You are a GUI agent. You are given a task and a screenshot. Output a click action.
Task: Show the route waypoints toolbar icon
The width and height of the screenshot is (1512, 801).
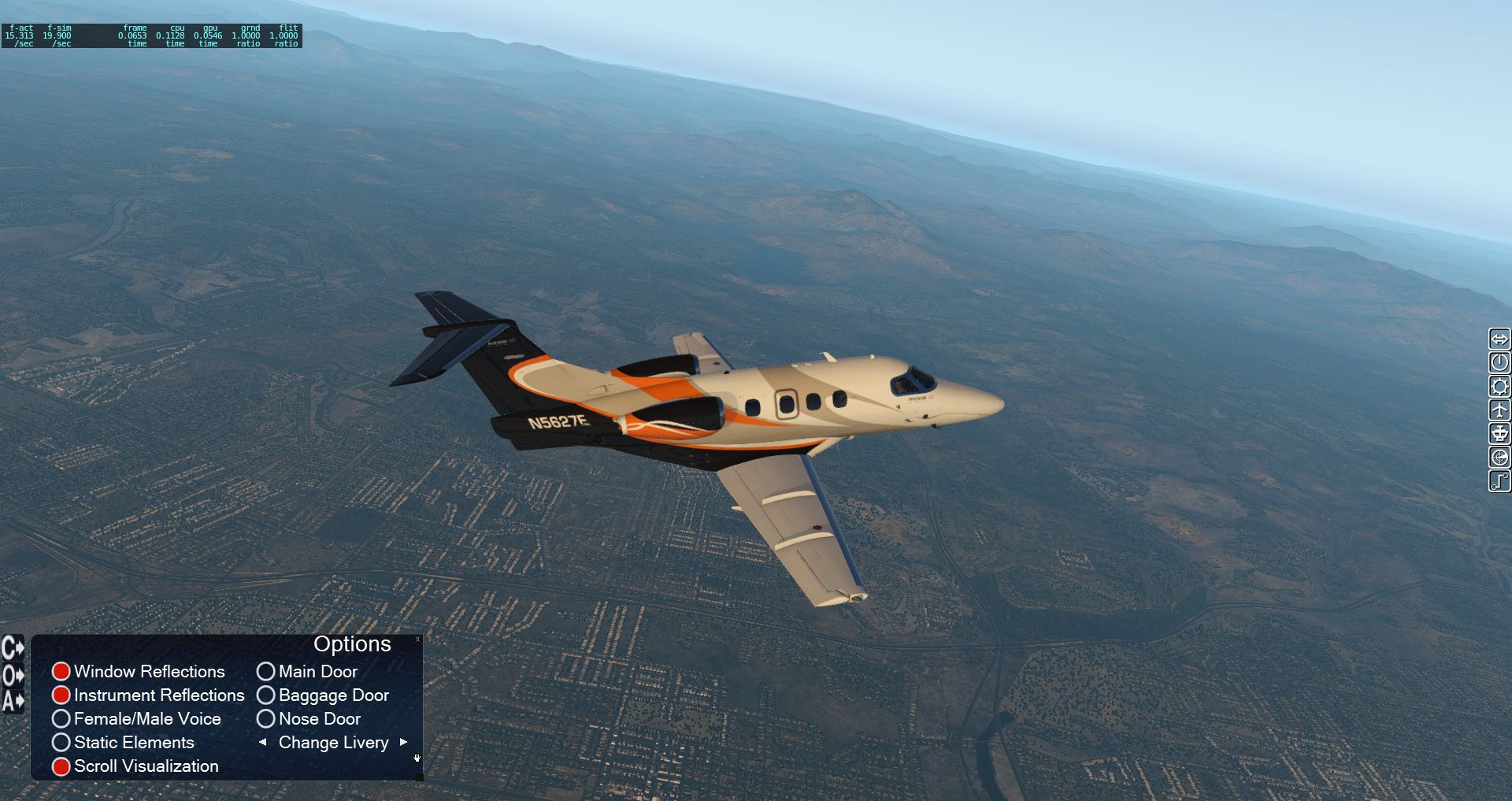click(1499, 481)
